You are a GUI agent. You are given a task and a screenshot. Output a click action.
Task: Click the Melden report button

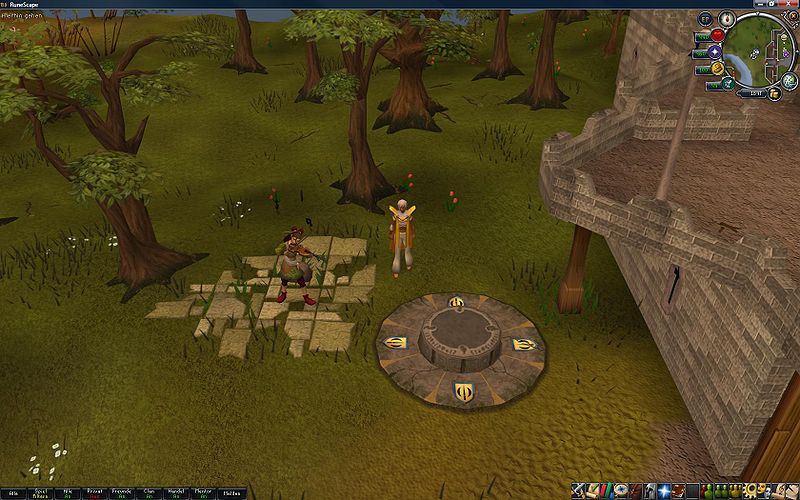[x=231, y=492]
